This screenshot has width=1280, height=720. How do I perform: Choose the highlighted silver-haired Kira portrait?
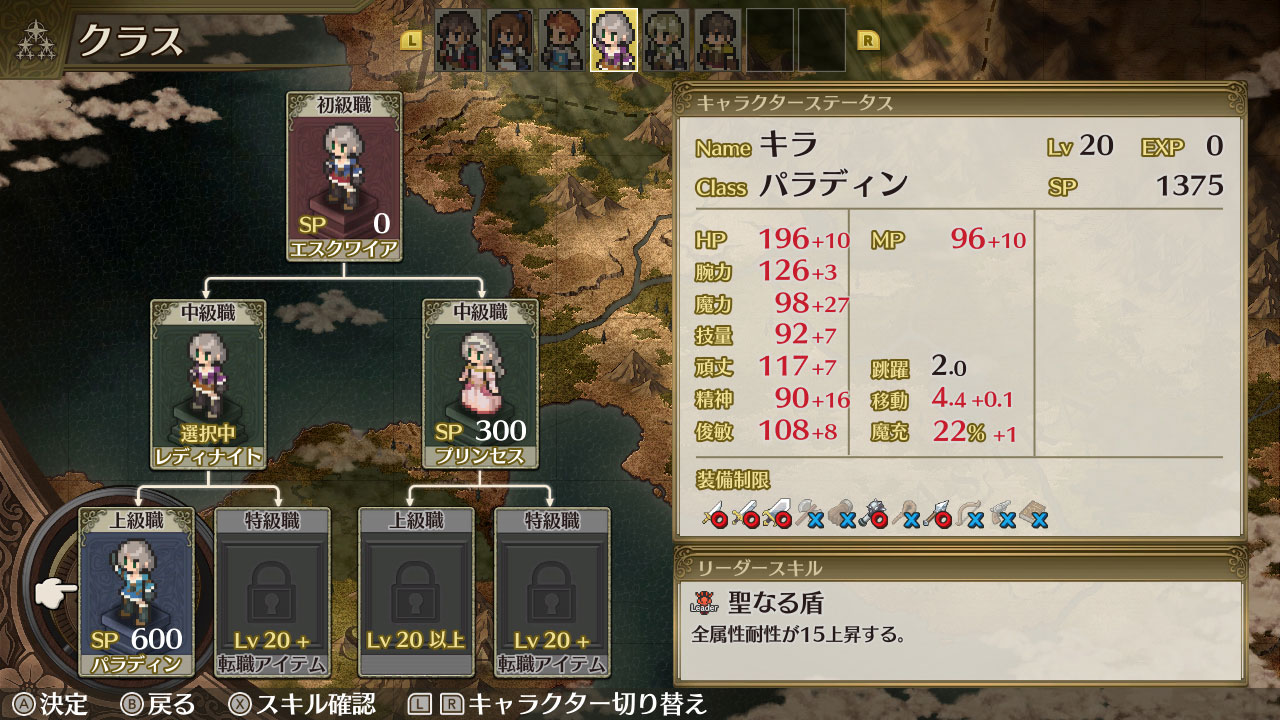pyautogui.click(x=614, y=40)
